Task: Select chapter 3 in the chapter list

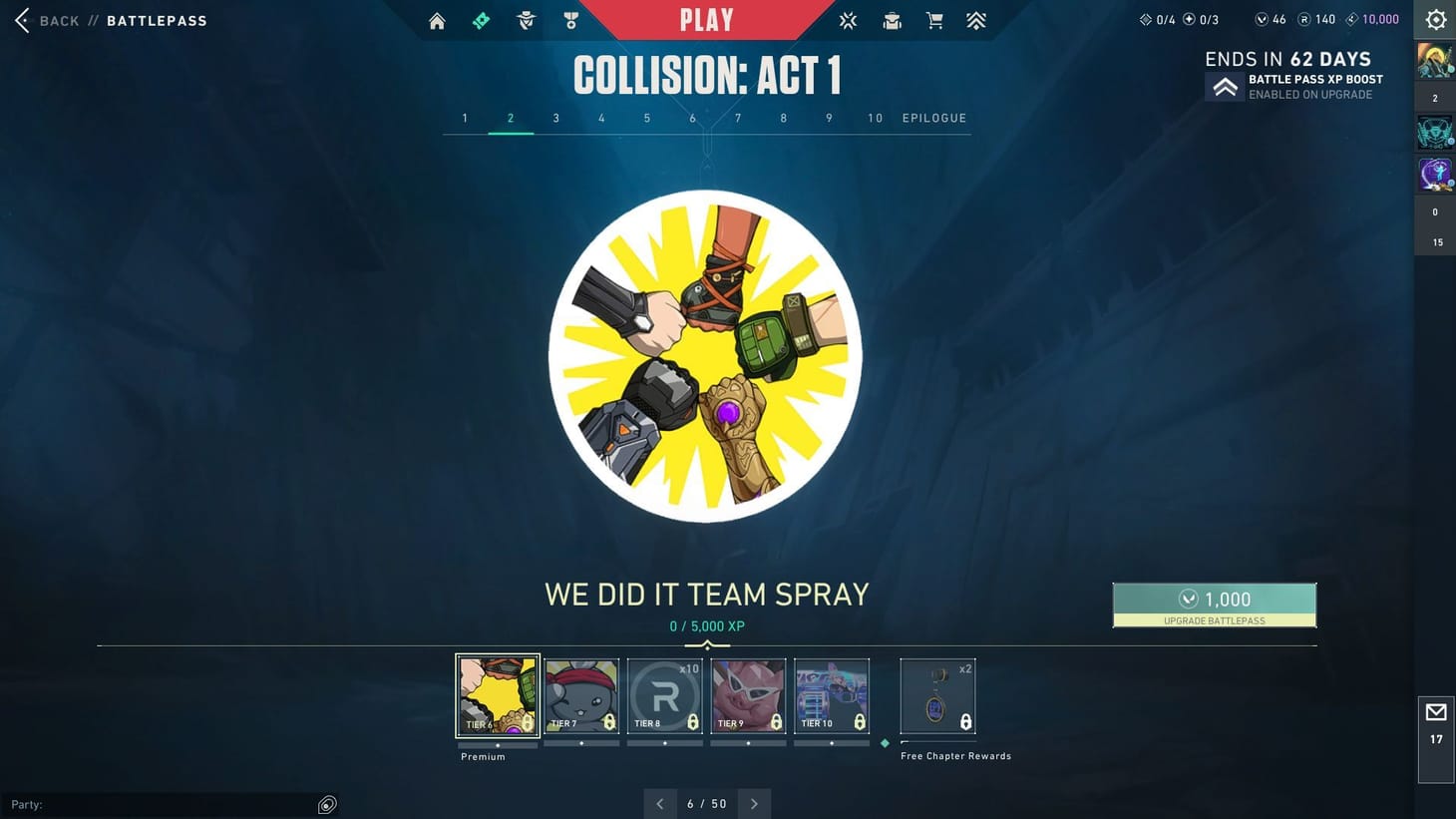Action: point(555,118)
